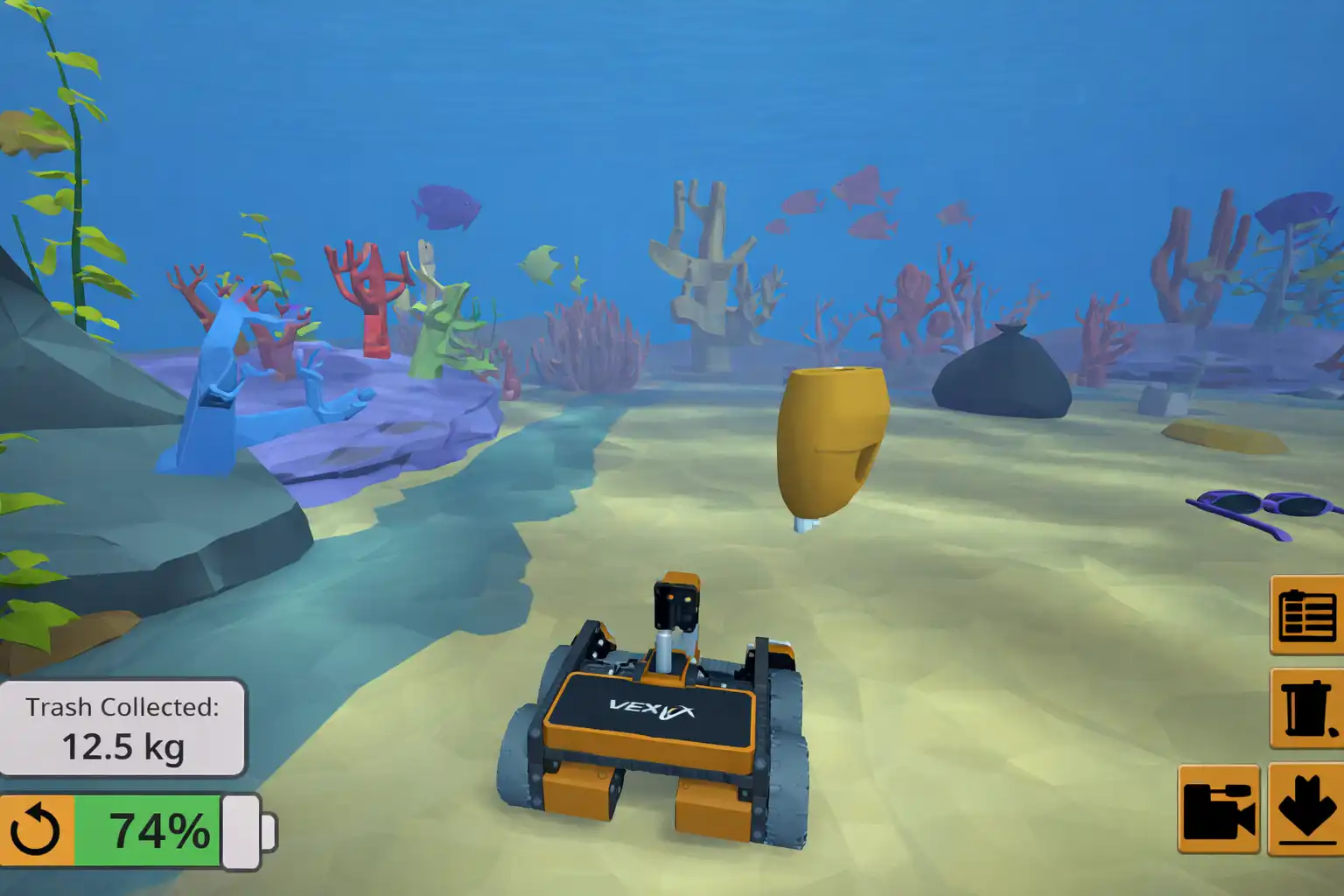Select the floating yellow bottle
This screenshot has width=1344, height=896.
pos(831,437)
